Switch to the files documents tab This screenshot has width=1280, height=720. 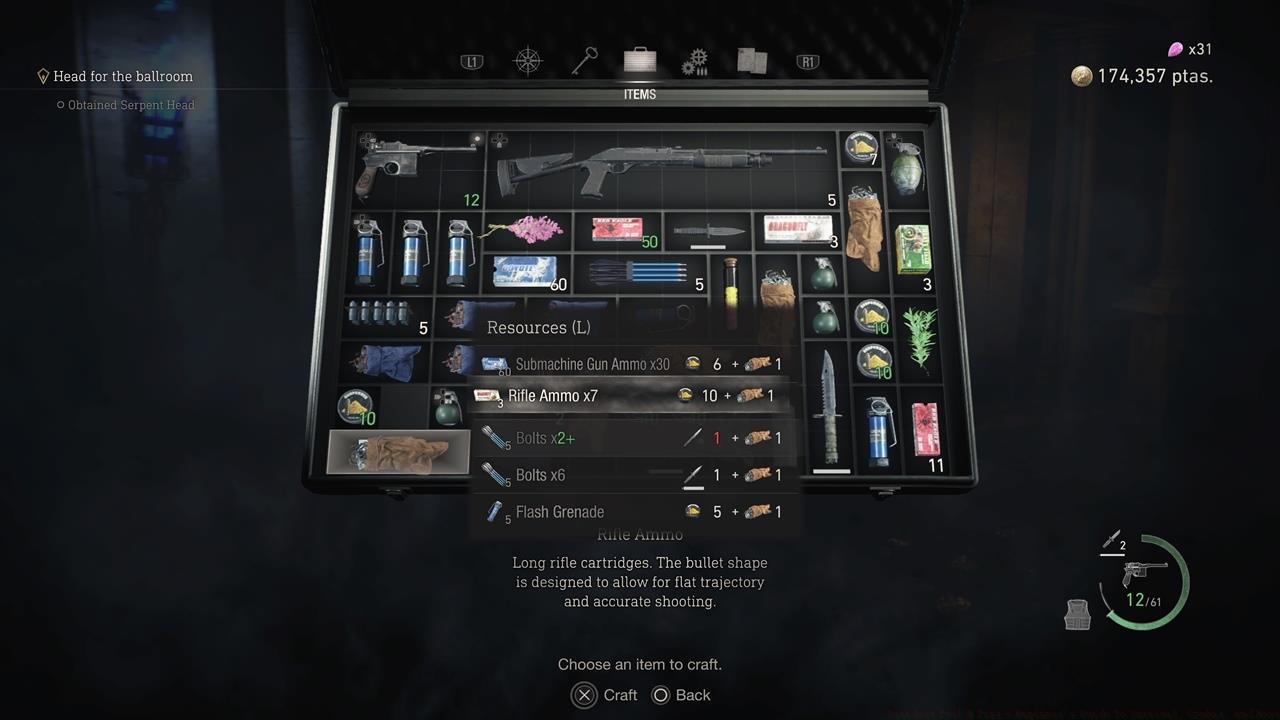pyautogui.click(x=752, y=62)
